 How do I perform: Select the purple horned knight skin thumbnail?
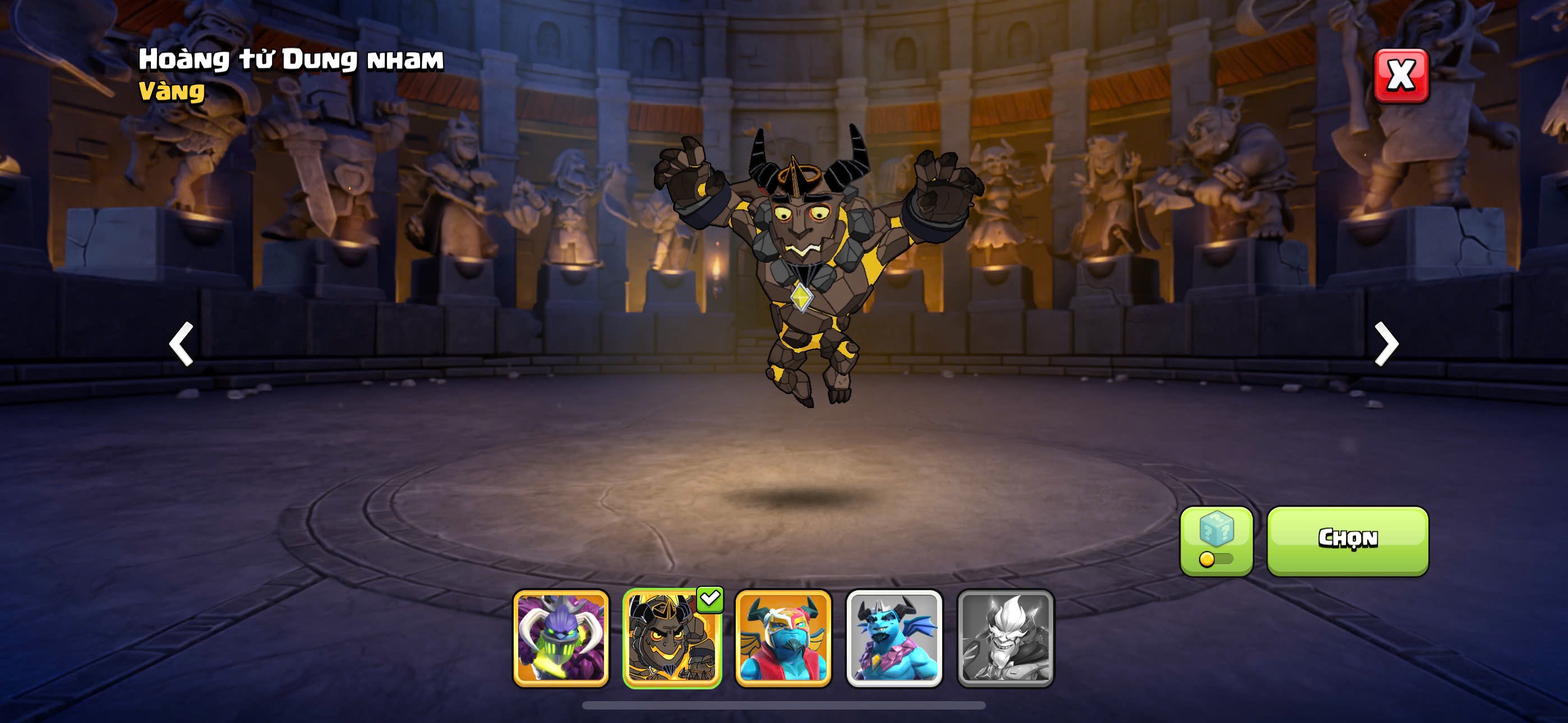(561, 638)
